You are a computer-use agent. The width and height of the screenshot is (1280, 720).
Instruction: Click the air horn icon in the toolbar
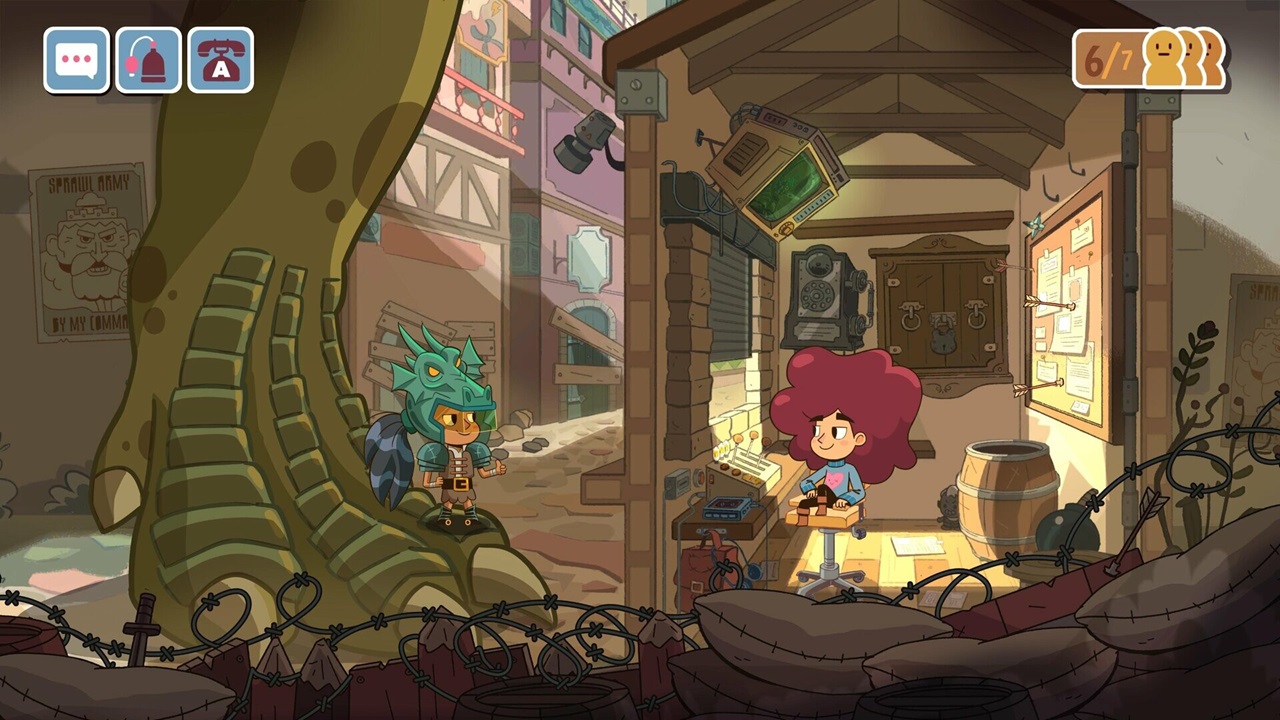(x=147, y=61)
